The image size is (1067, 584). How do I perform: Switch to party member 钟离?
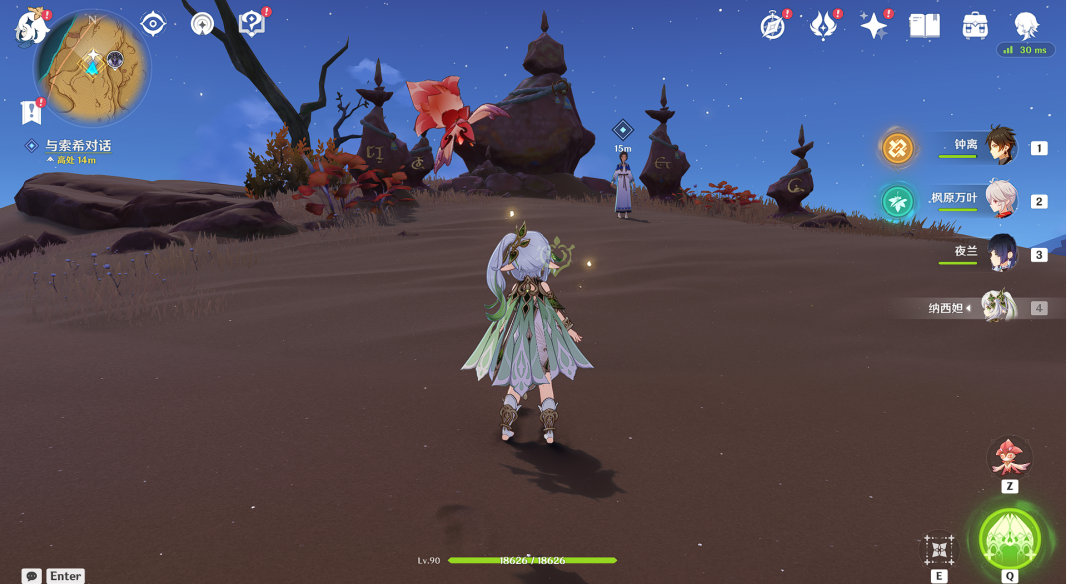click(999, 147)
